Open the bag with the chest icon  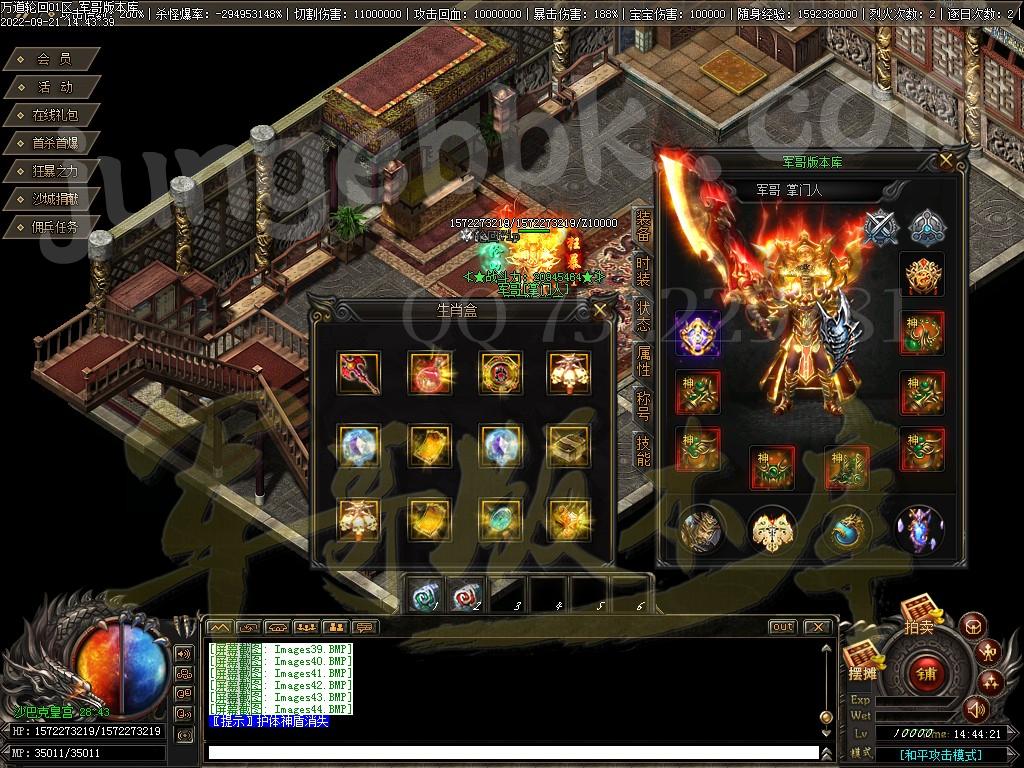973,627
